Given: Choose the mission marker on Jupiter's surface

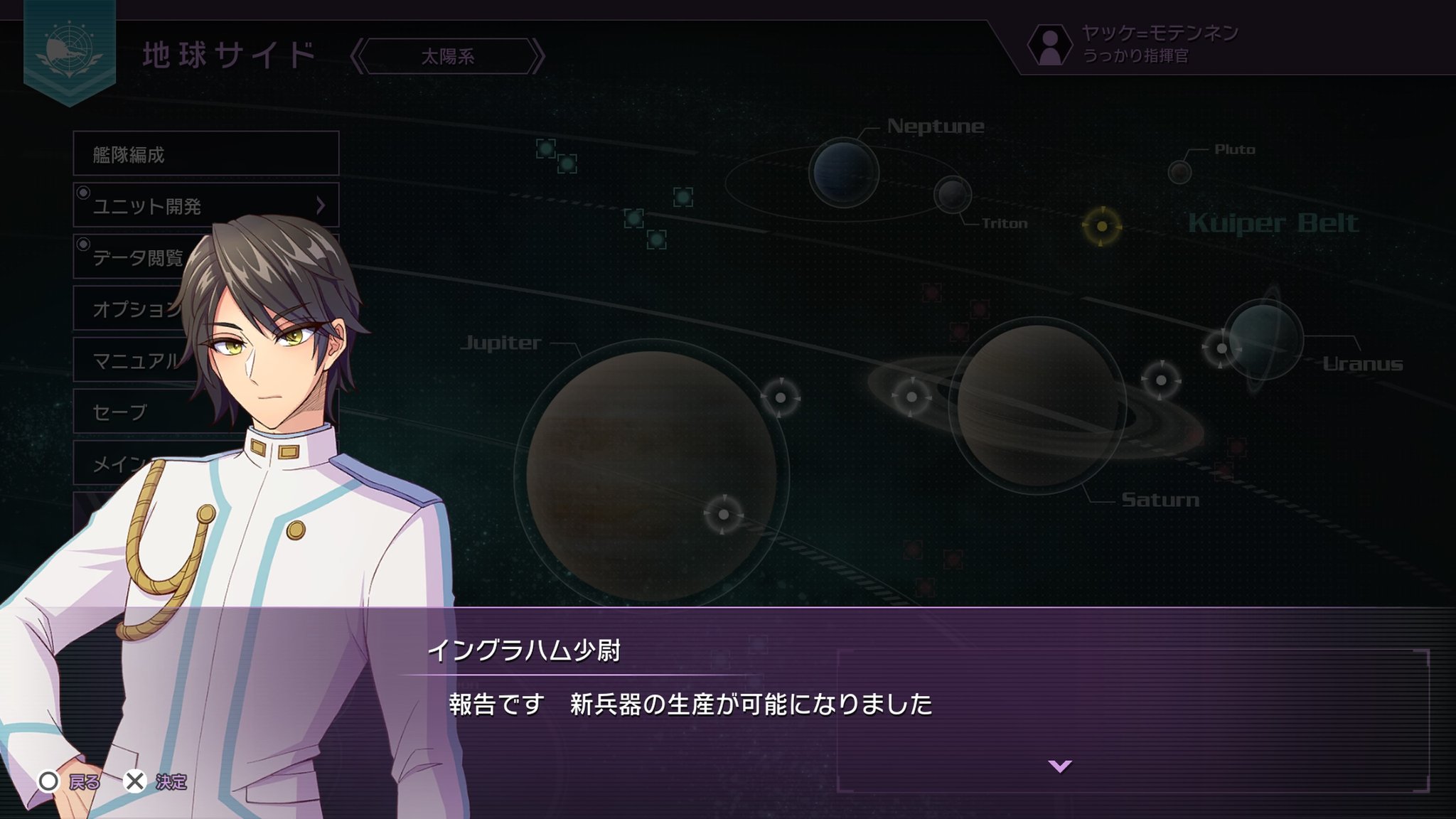Looking at the screenshot, I should click(723, 514).
